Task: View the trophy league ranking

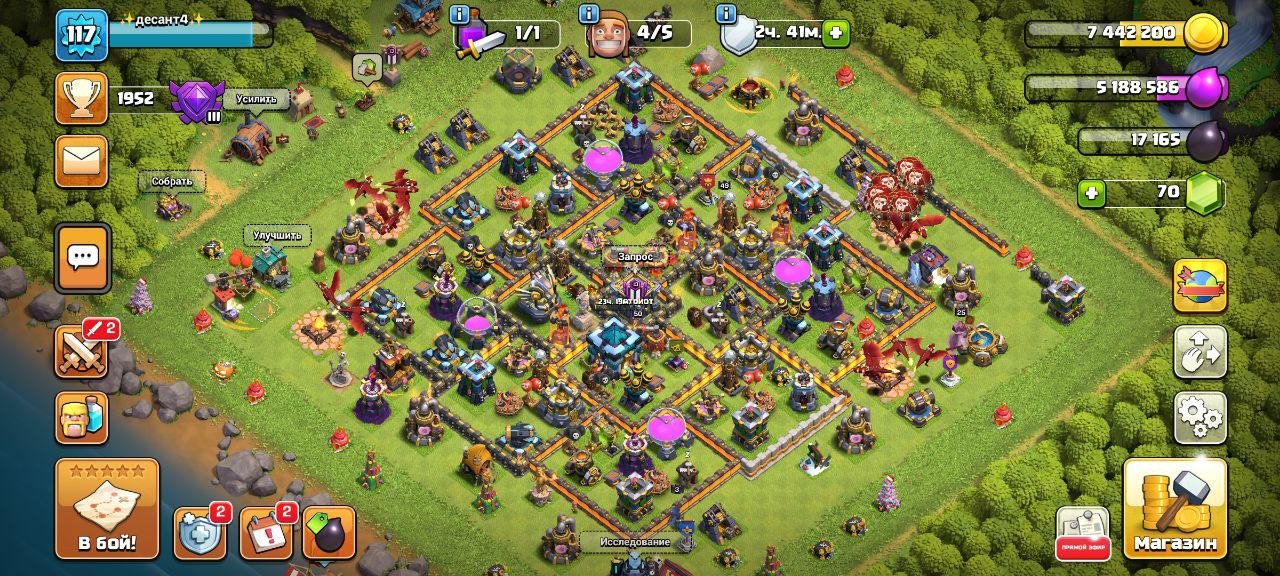Action: click(82, 98)
